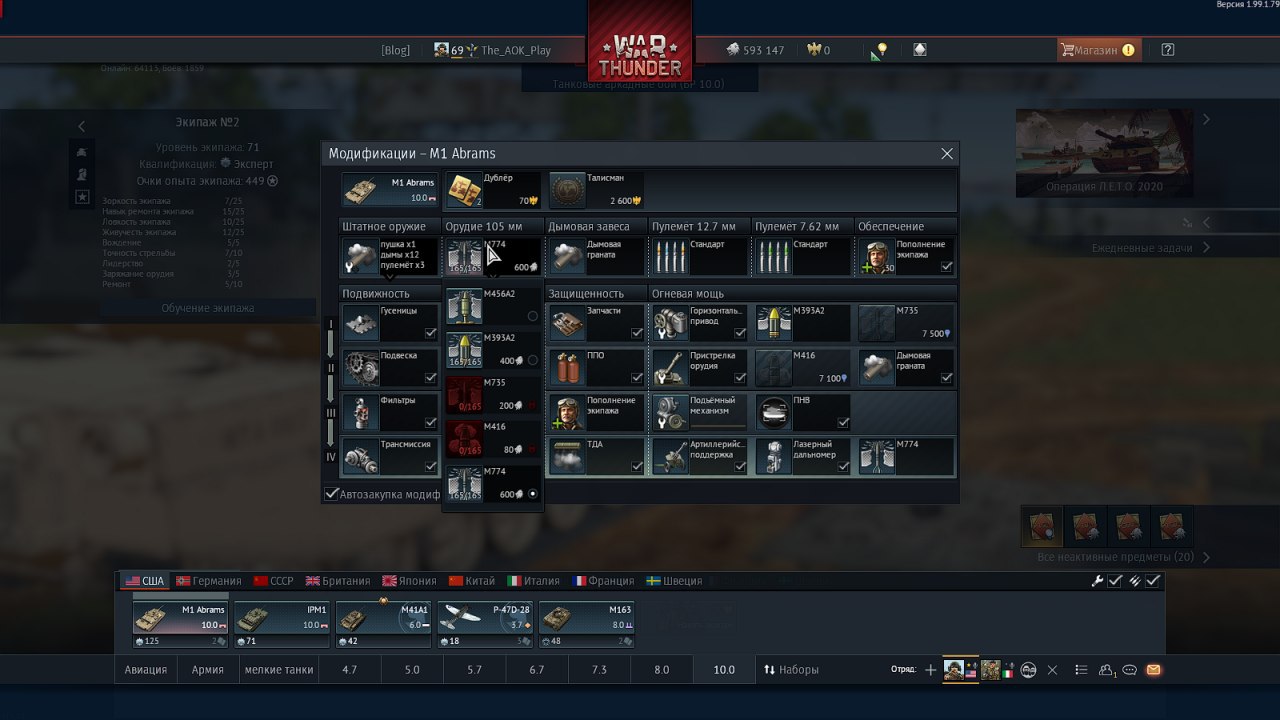Switch to the СССР nation tab

274,581
